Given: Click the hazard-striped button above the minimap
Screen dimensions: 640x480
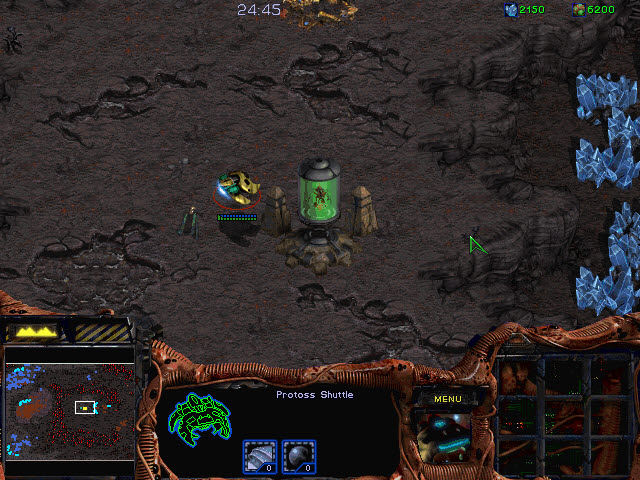Looking at the screenshot, I should [x=103, y=330].
